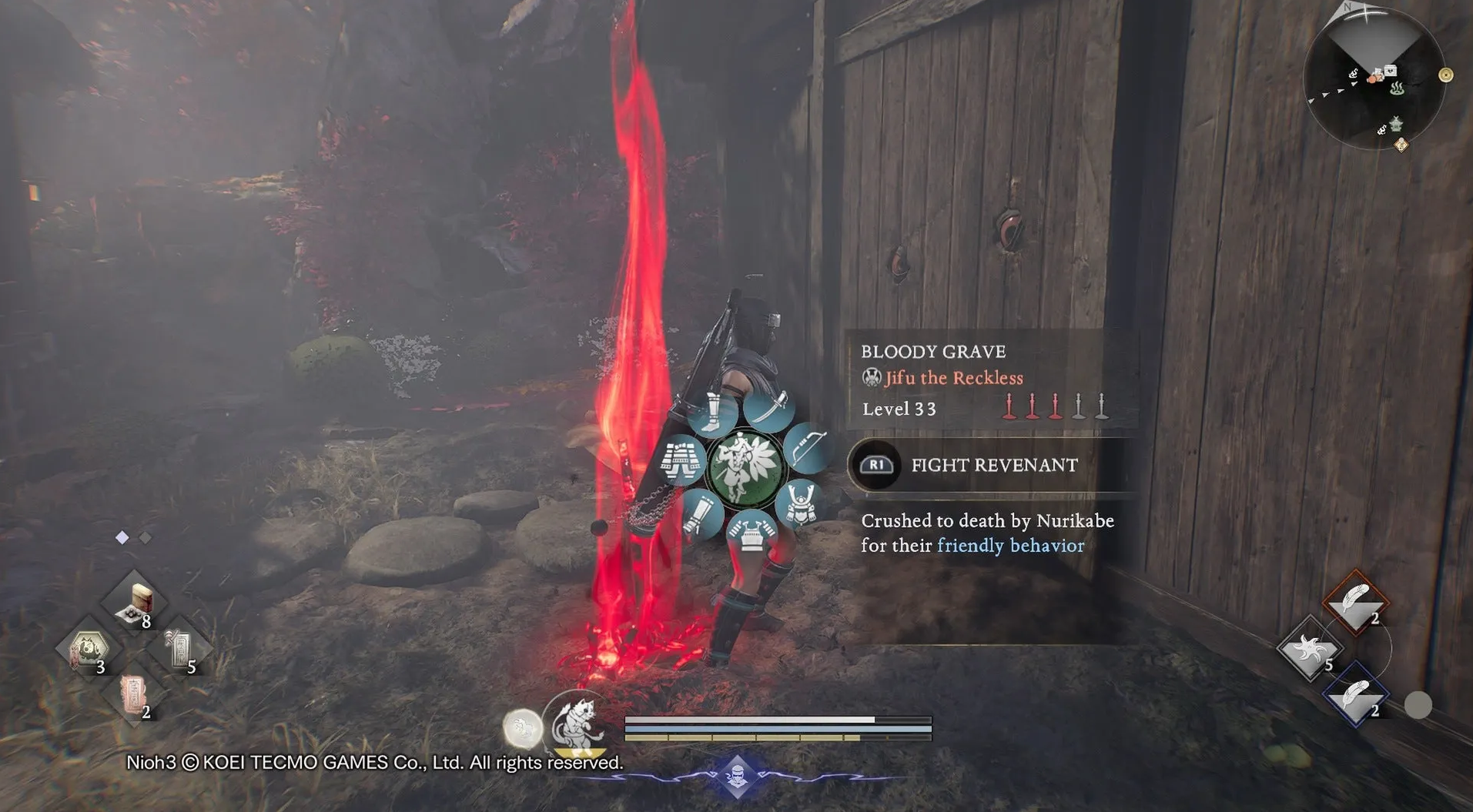Use the pink paper talisman item
The height and width of the screenshot is (812, 1473).
[x=134, y=693]
